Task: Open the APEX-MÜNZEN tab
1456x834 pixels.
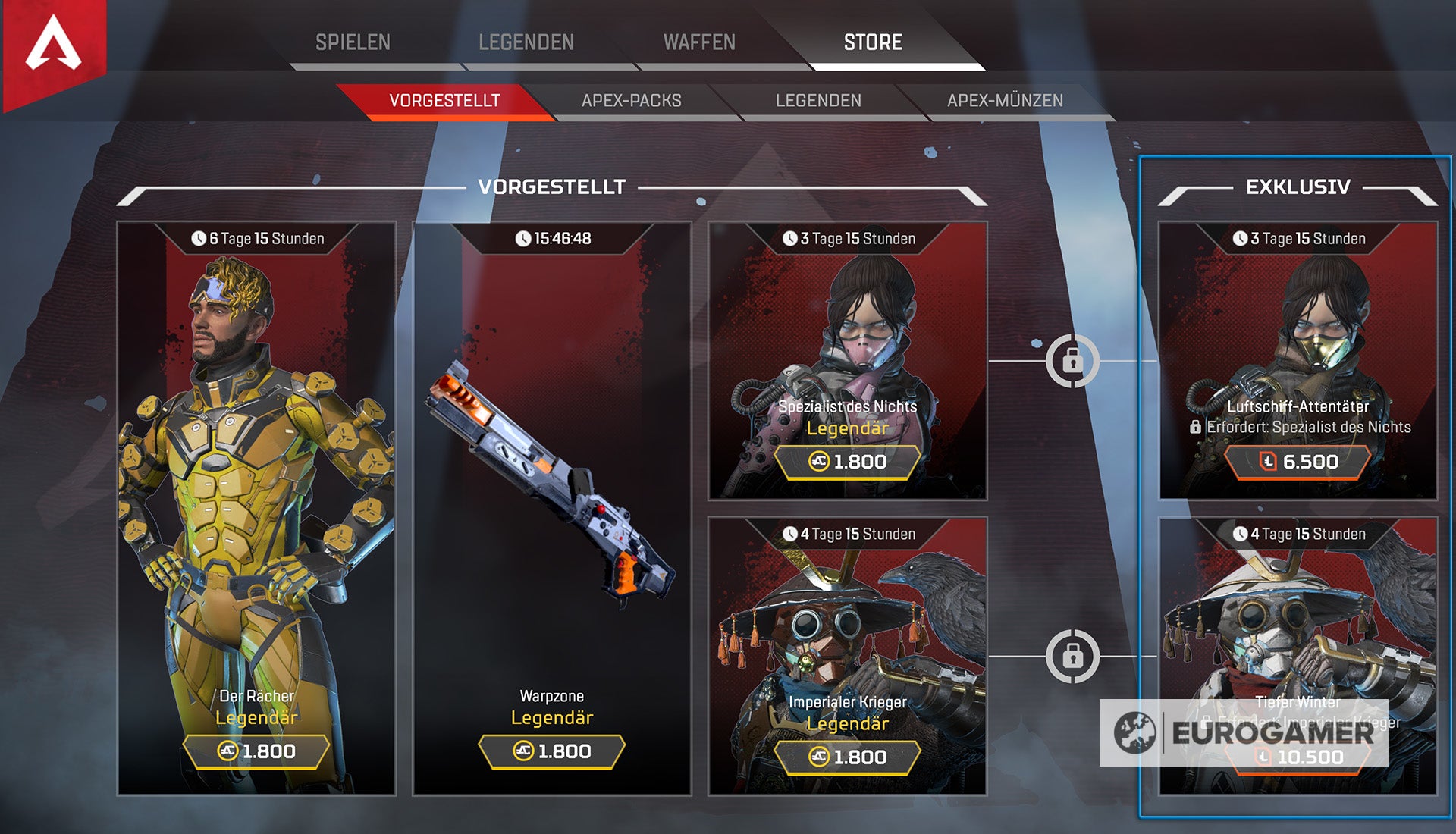Action: (x=1003, y=99)
